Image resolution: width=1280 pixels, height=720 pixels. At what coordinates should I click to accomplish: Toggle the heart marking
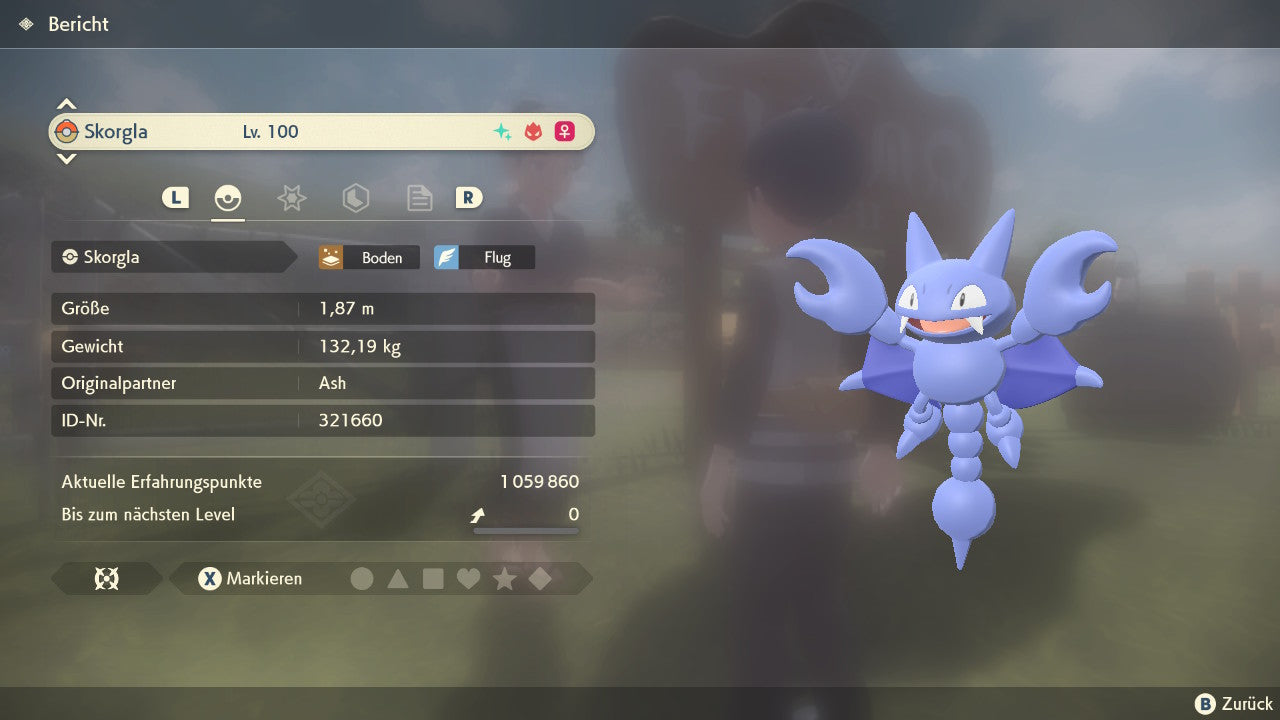click(468, 578)
